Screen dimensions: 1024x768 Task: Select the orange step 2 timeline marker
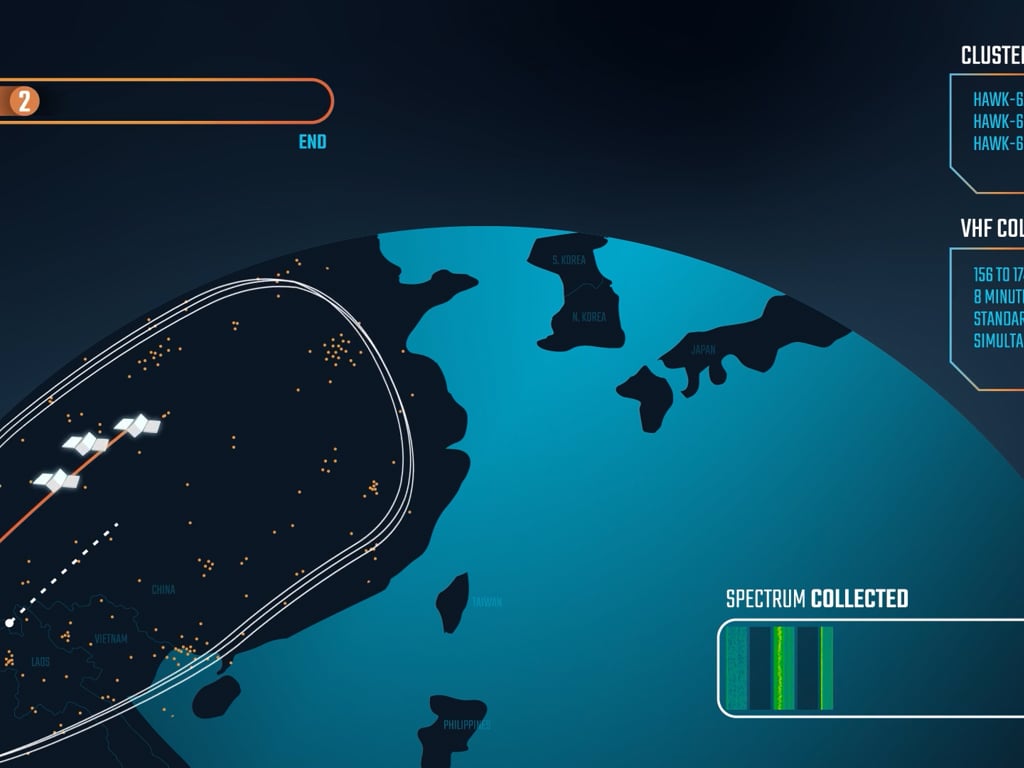(x=24, y=101)
